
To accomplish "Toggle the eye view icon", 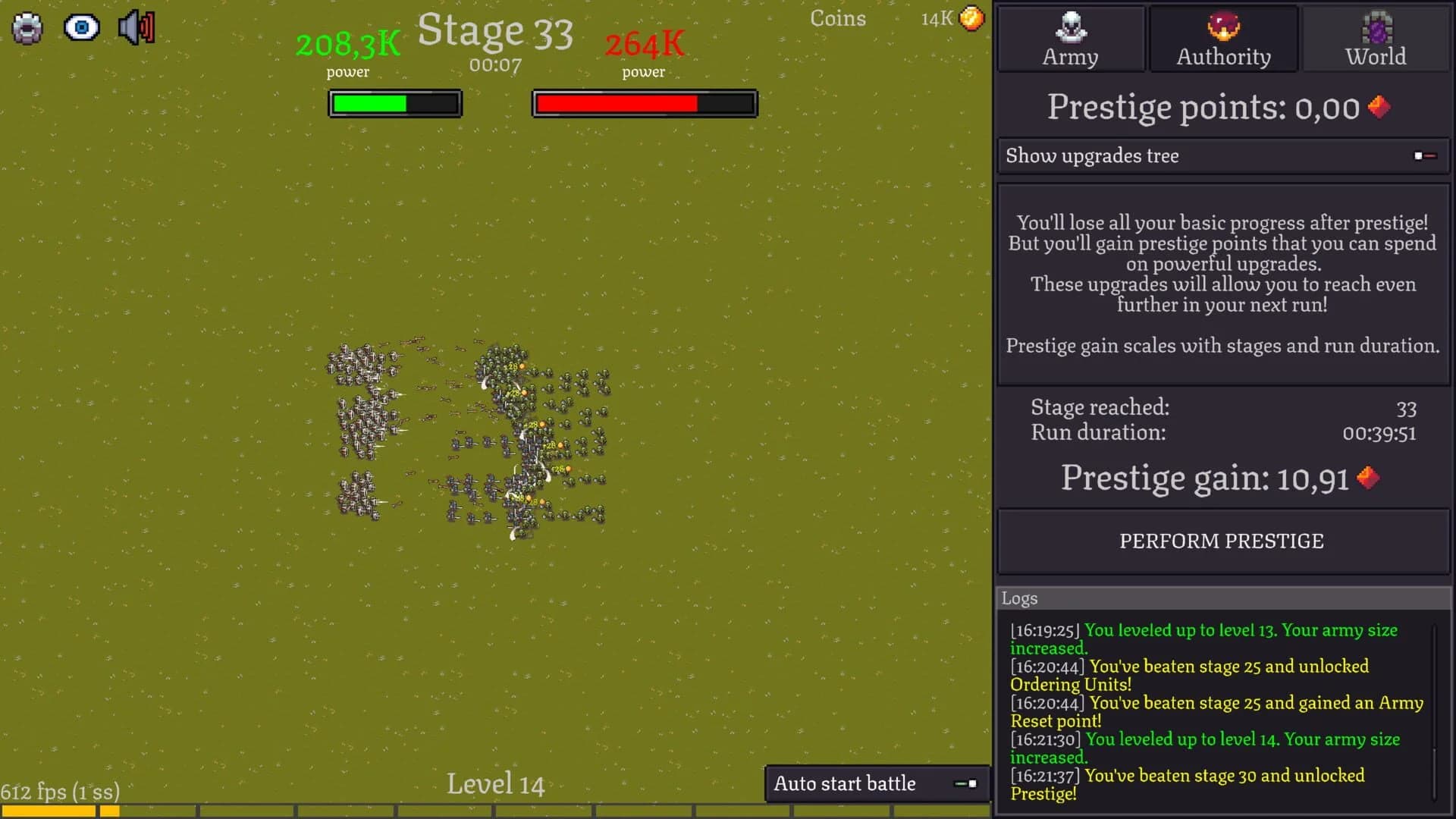I will coord(83,27).
